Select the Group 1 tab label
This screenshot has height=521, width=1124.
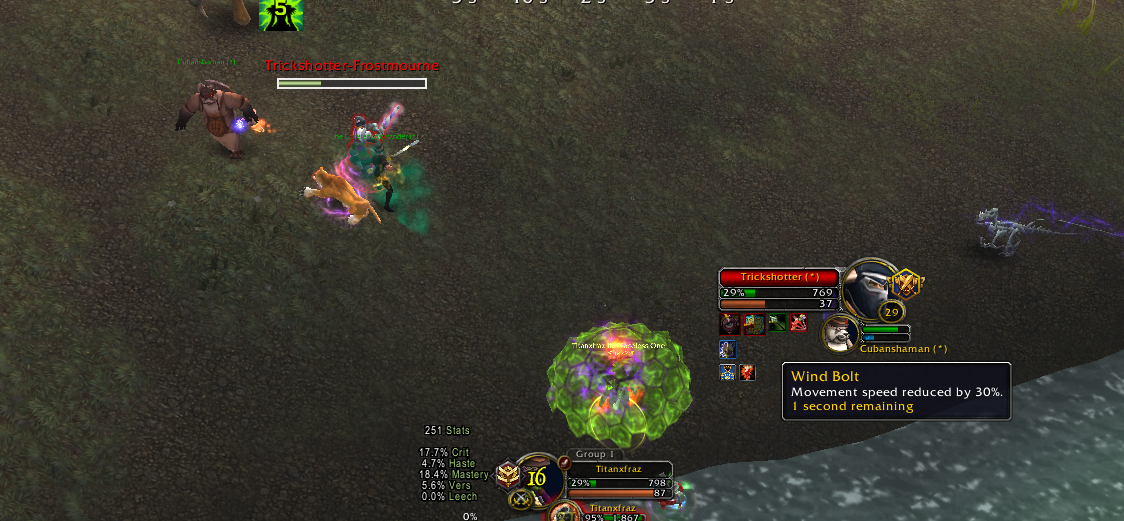[595, 454]
